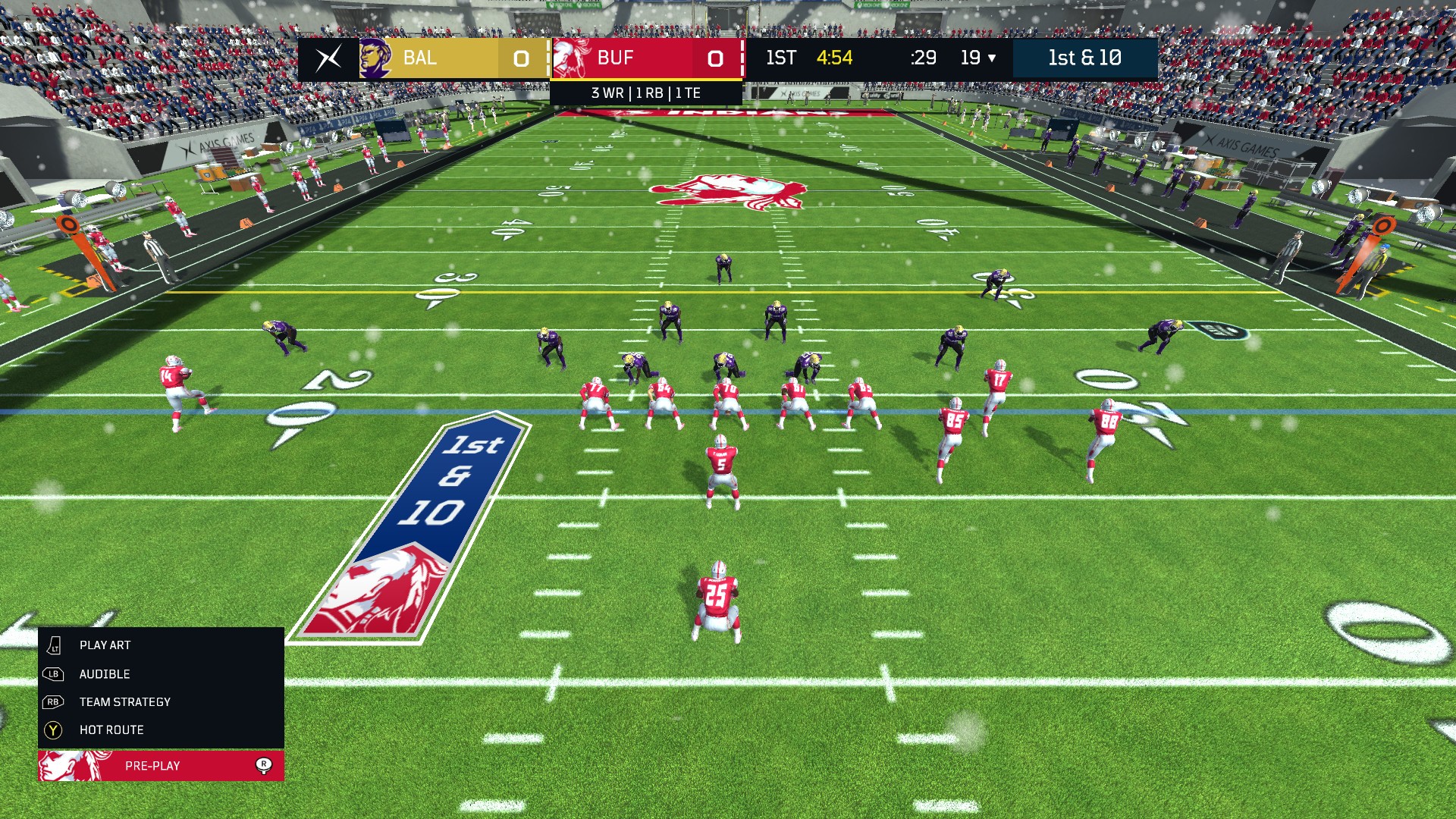Click the 4:54 game clock display
Image resolution: width=1456 pixels, height=819 pixels.
(x=834, y=58)
